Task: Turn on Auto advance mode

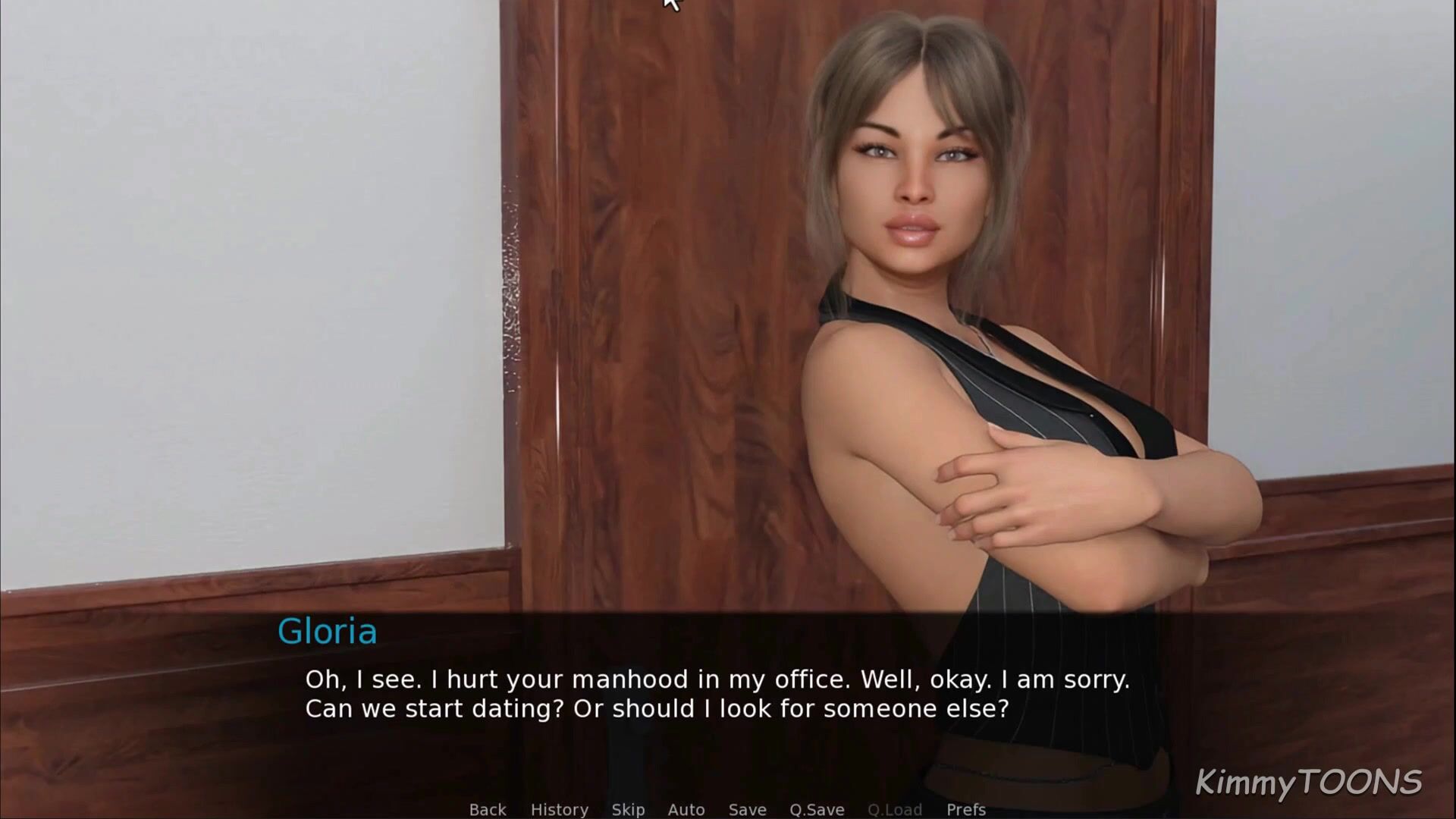Action: tap(686, 809)
